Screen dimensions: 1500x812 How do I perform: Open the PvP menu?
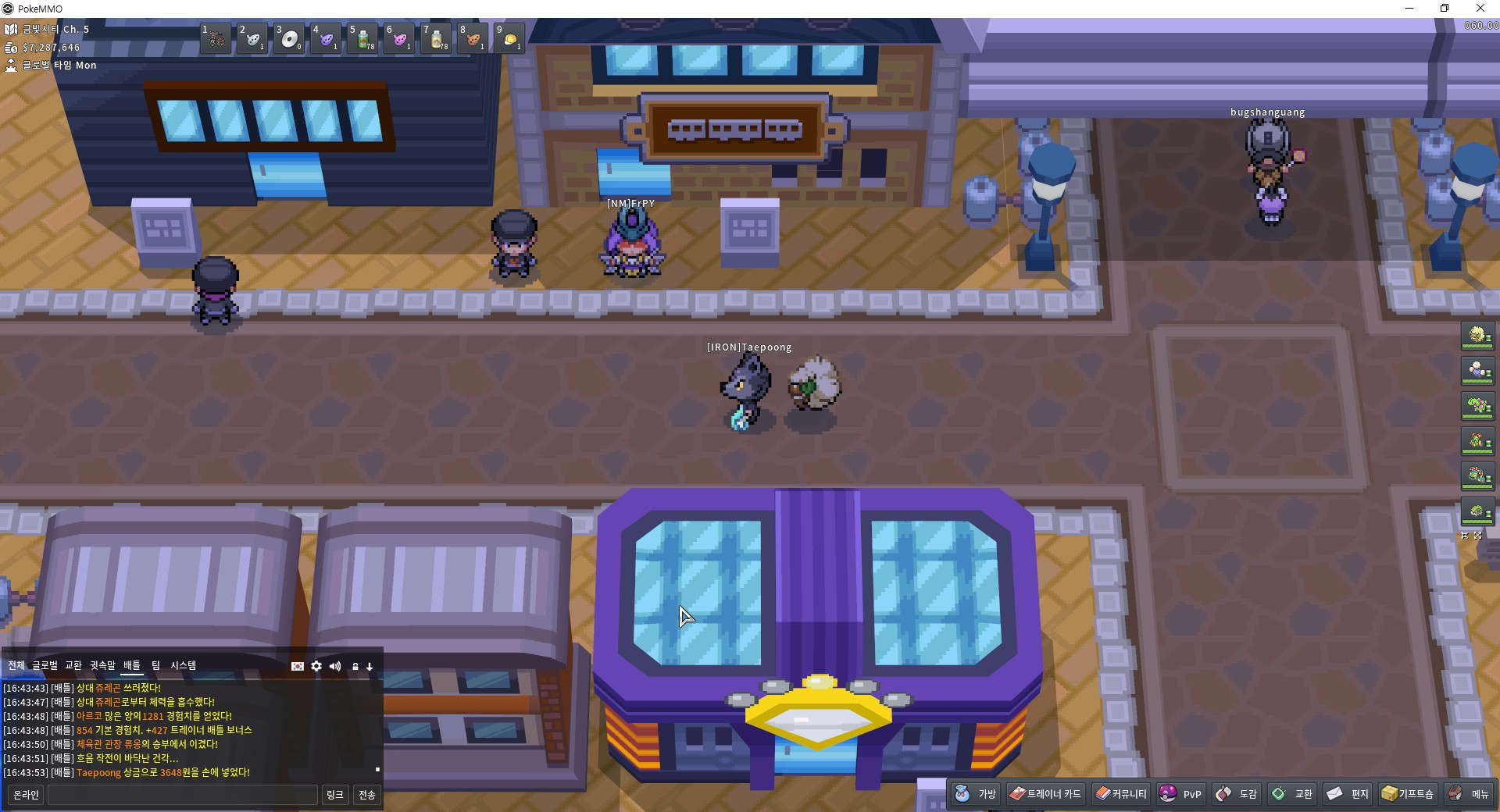pyautogui.click(x=1180, y=794)
